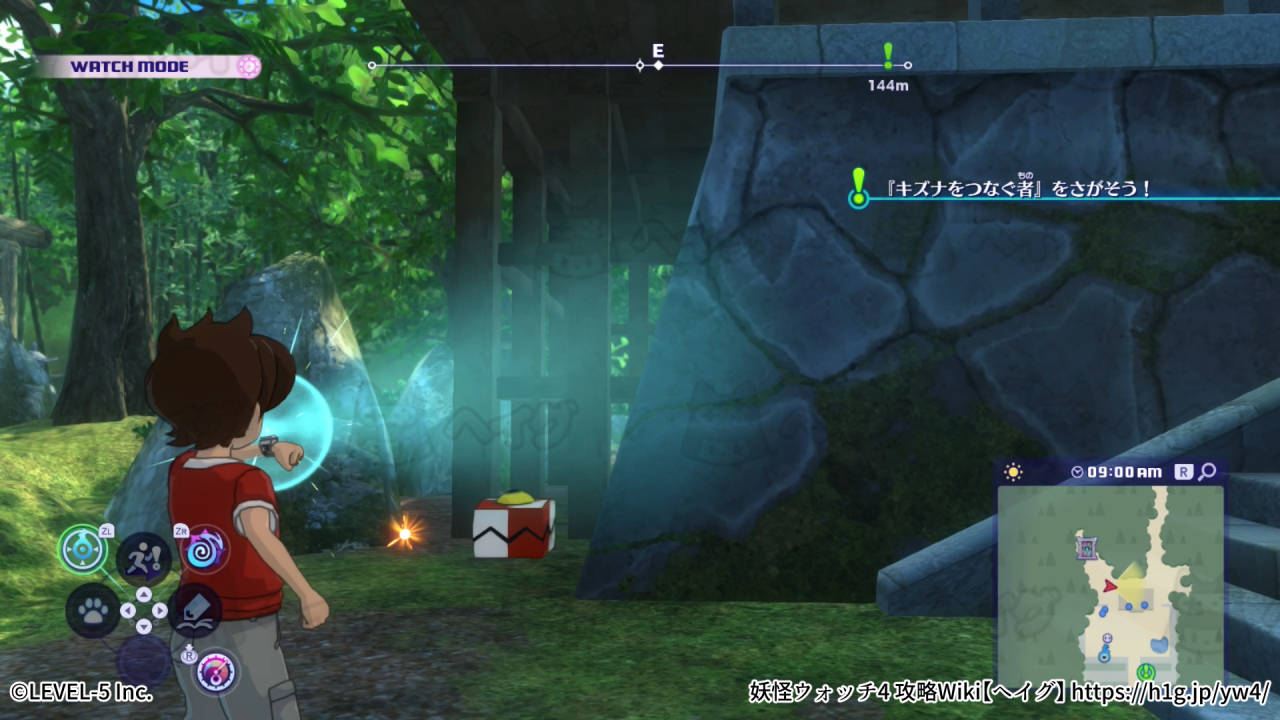Open the paw print menu icon

click(93, 610)
